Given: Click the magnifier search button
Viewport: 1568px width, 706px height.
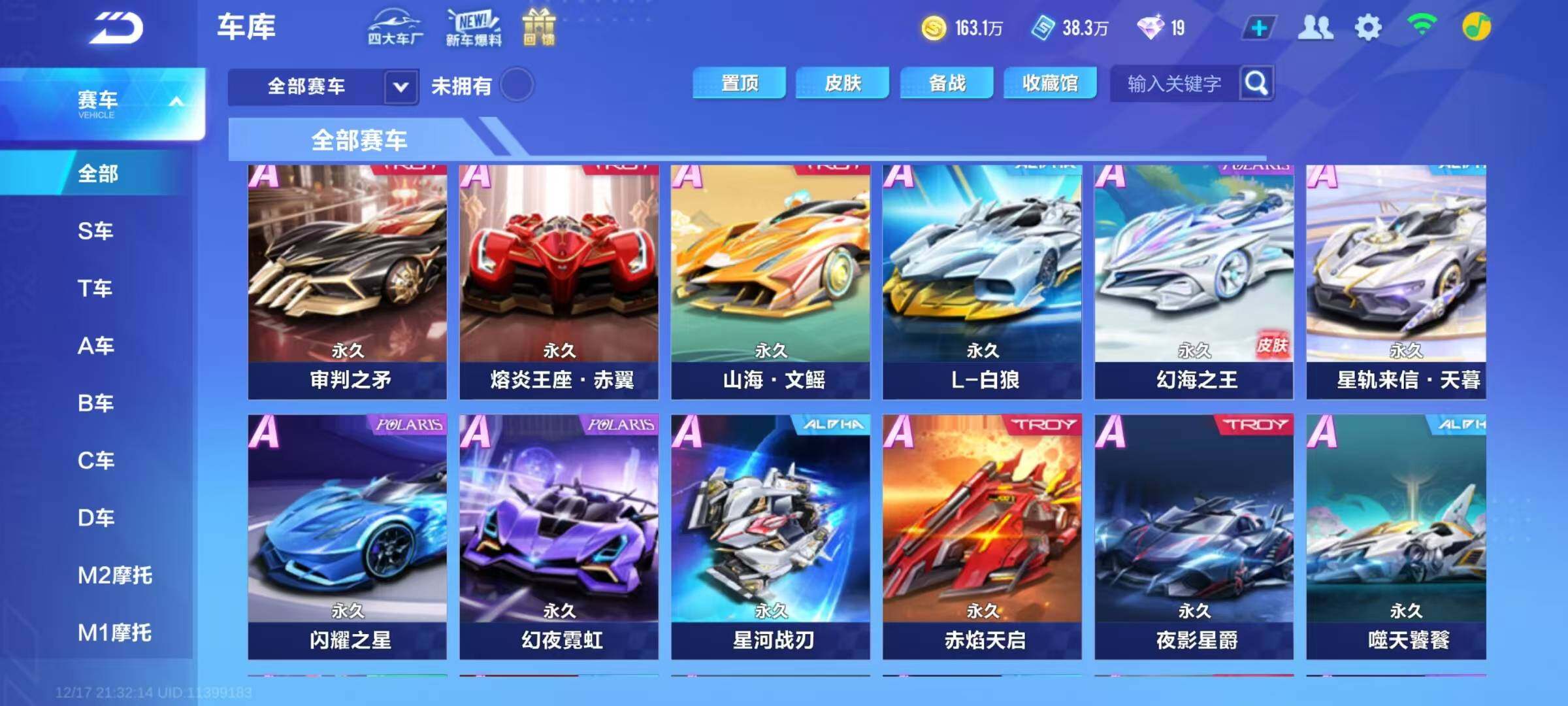Looking at the screenshot, I should [x=1256, y=83].
